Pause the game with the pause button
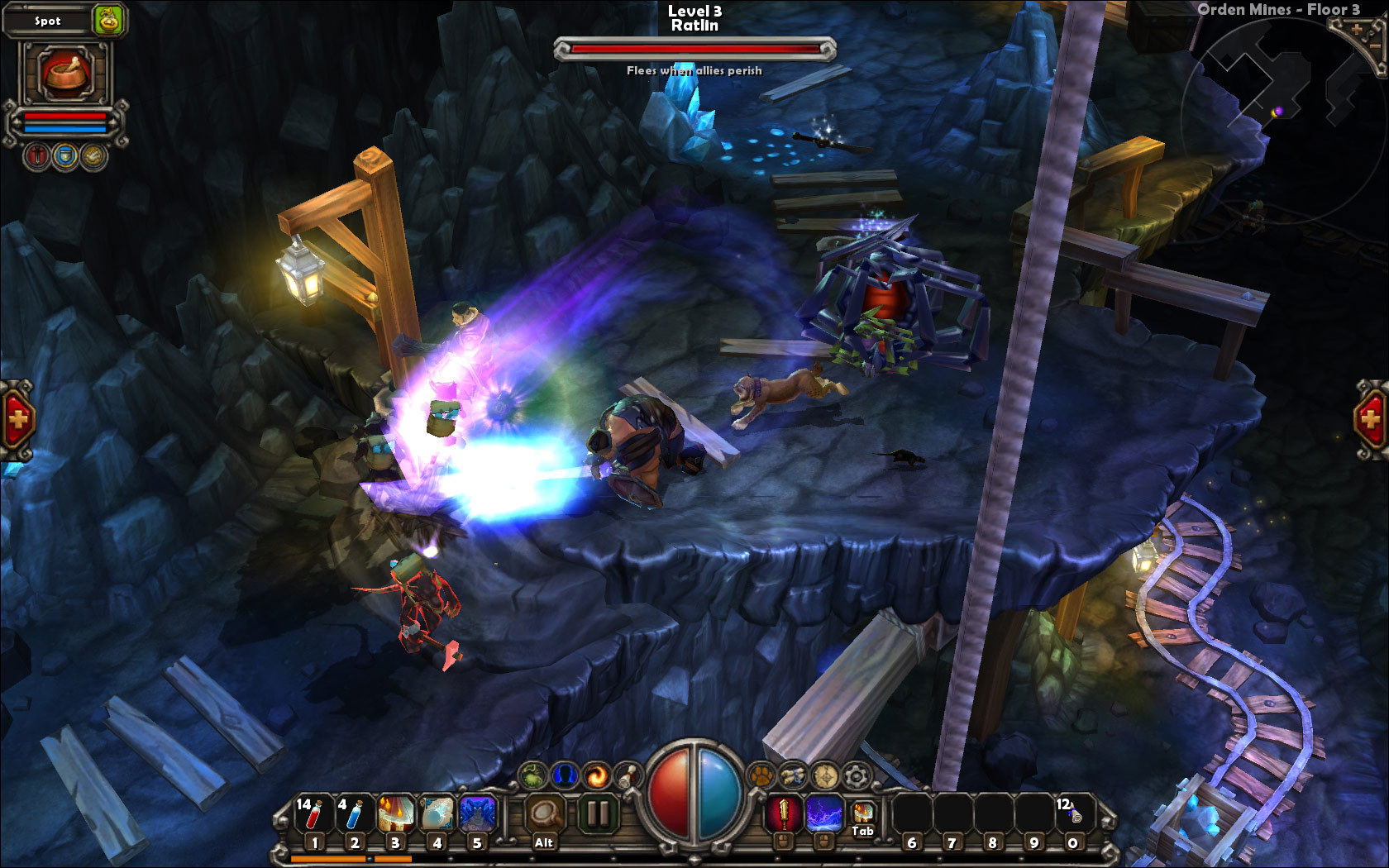This screenshot has height=868, width=1389. (x=597, y=814)
